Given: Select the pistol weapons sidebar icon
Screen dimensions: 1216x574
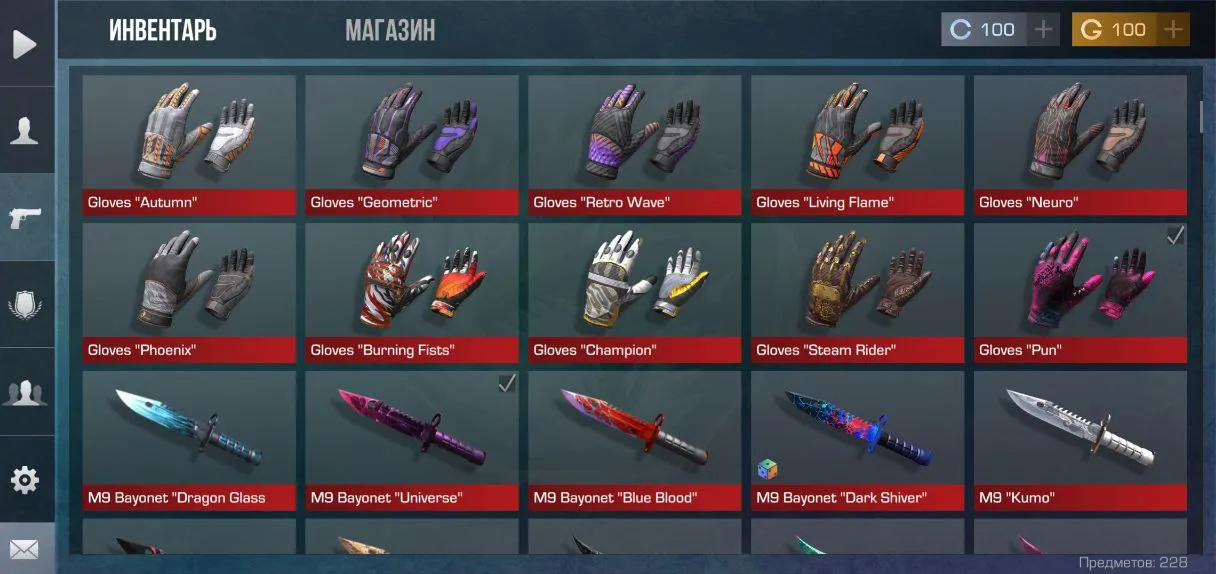Looking at the screenshot, I should 25,217.
